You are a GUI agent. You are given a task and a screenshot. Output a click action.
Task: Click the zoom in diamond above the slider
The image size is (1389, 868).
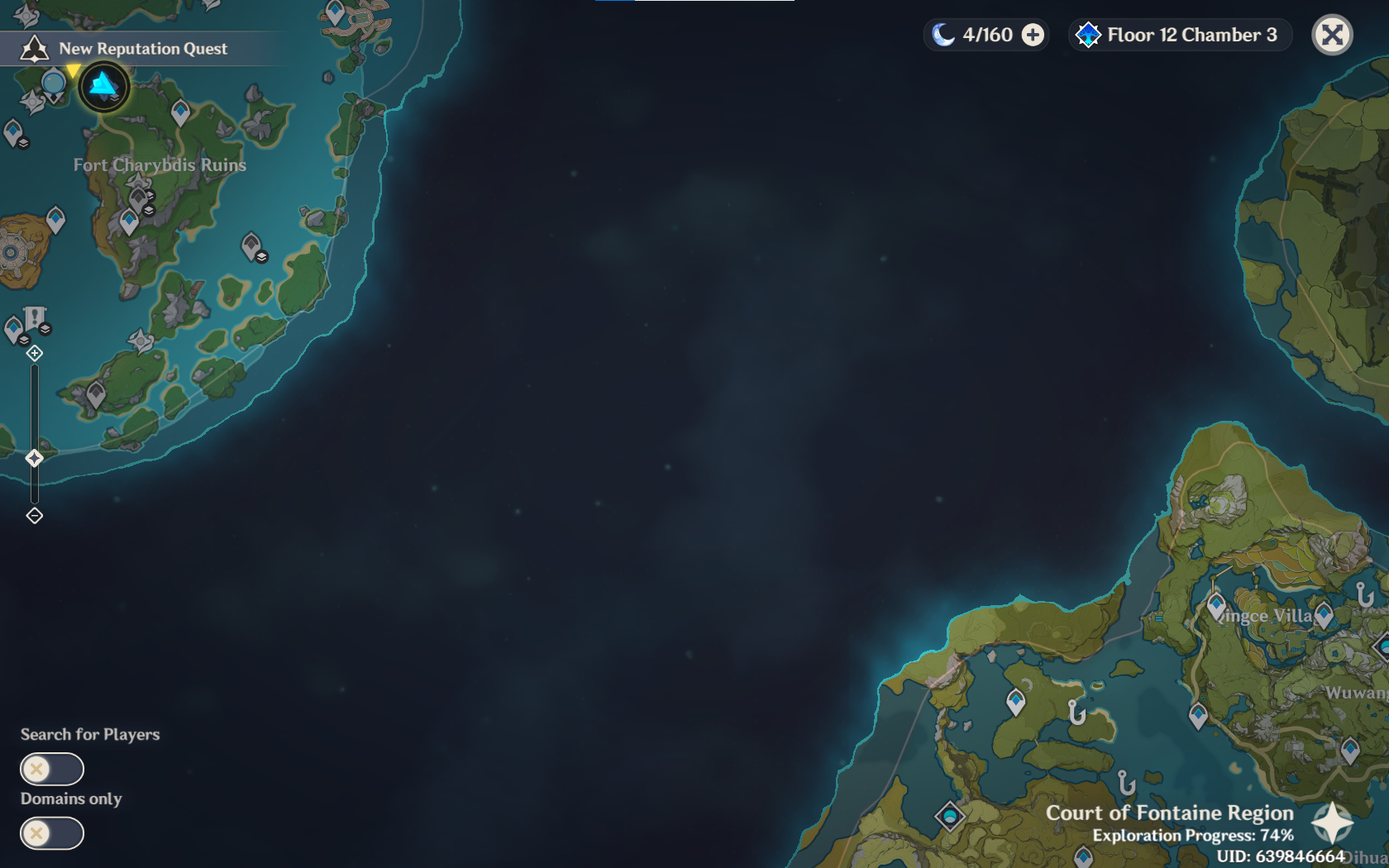click(x=34, y=353)
